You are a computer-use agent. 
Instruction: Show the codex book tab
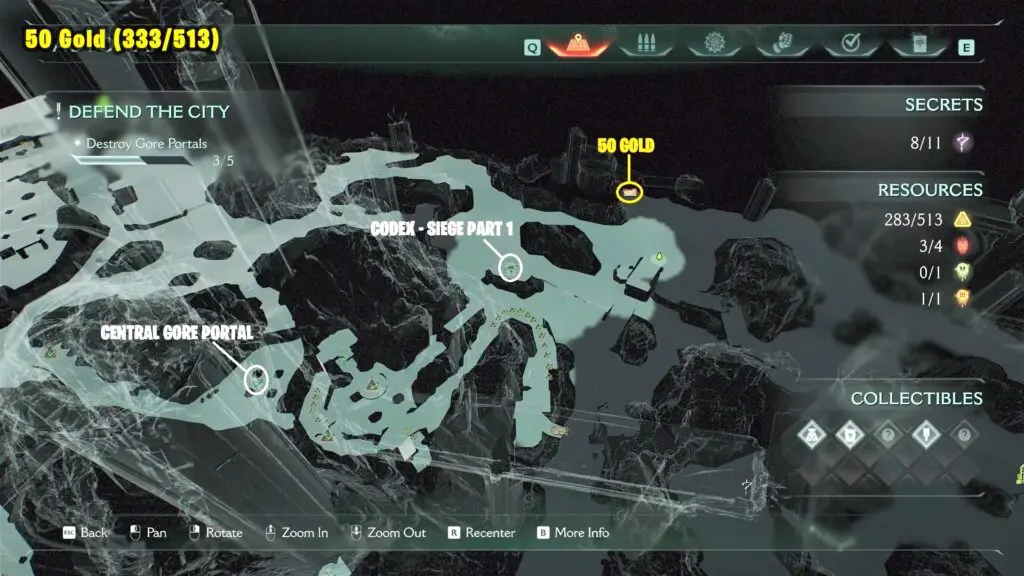[919, 44]
